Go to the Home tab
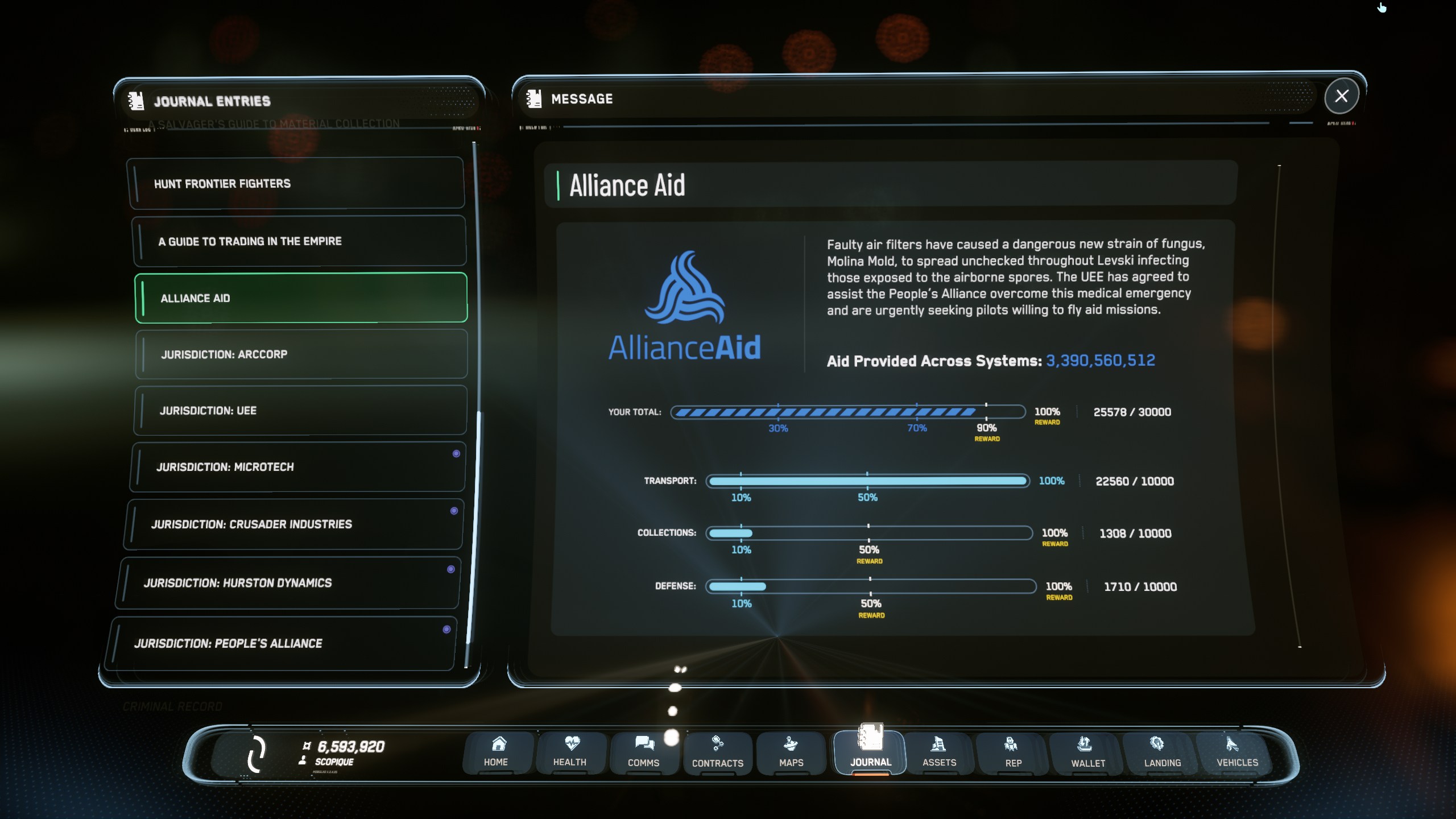This screenshot has height=819, width=1456. click(496, 752)
